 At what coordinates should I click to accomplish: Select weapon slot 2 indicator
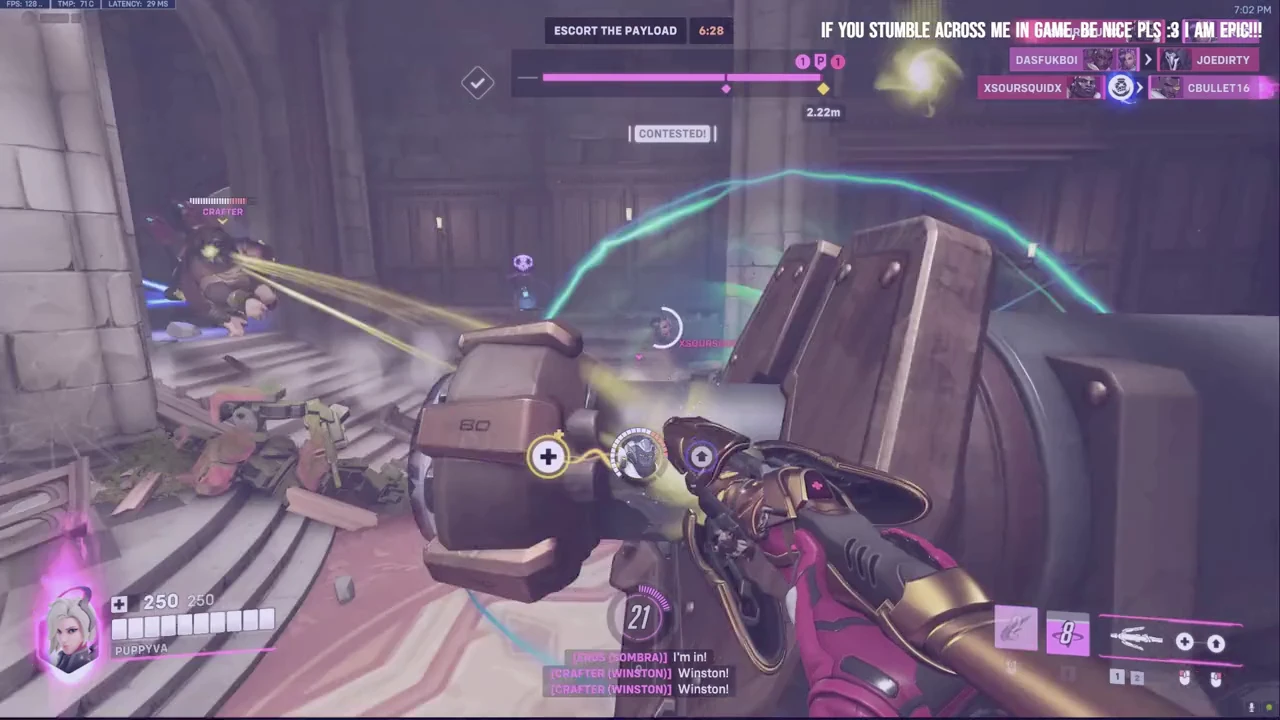coord(1137,678)
